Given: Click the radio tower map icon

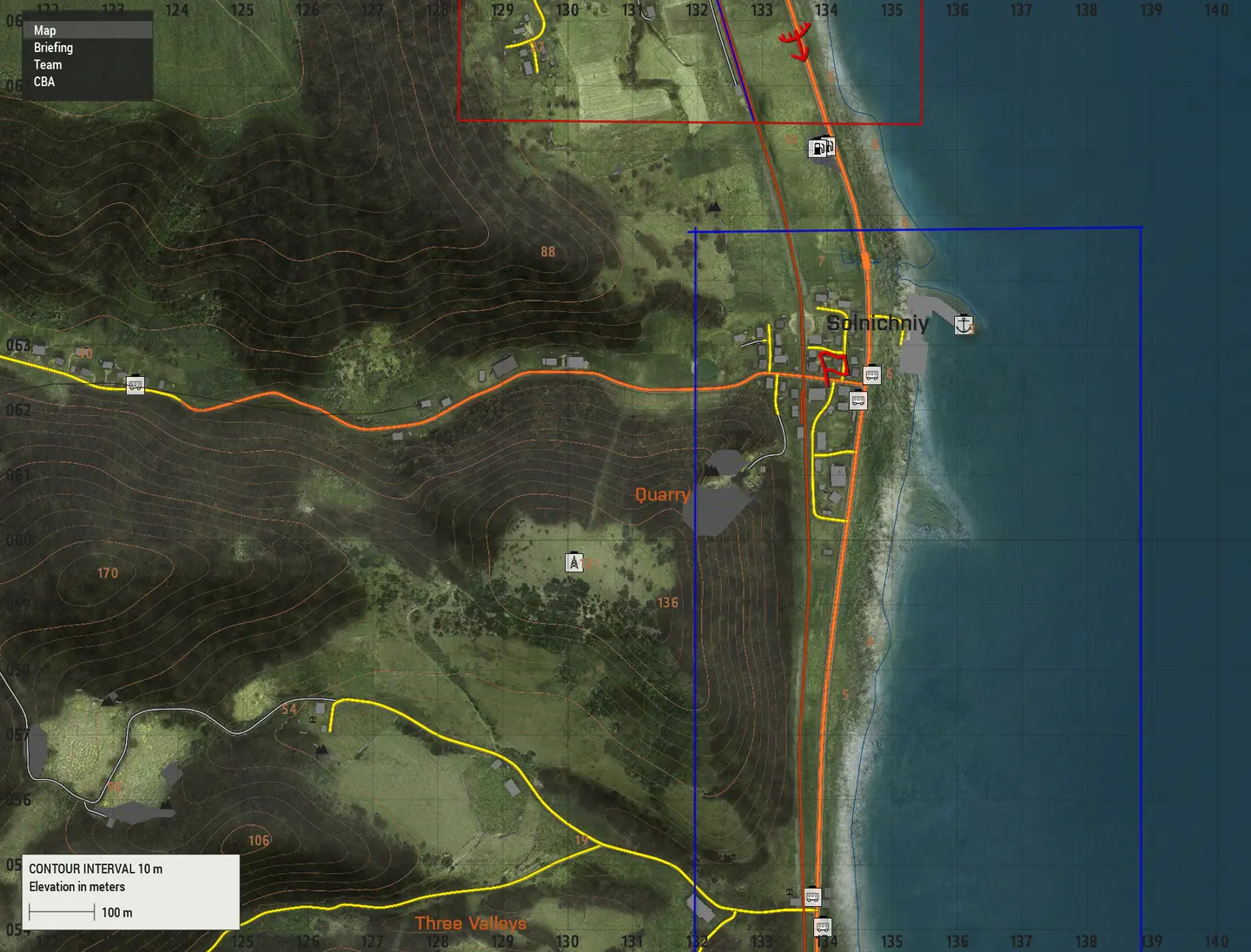Looking at the screenshot, I should 573,563.
